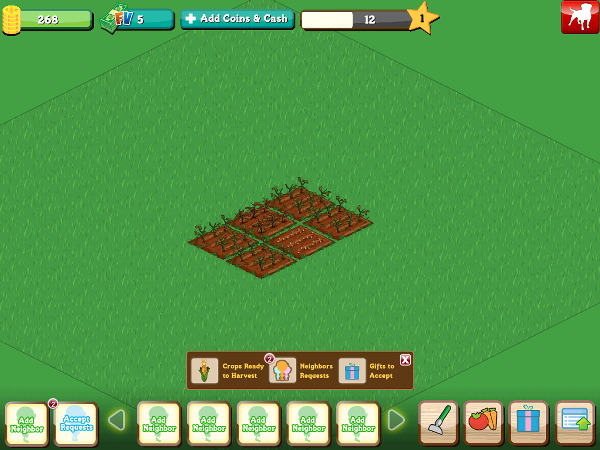Screen dimensions: 600x450
Task: Open the Zynga dog logo menu
Action: (580, 17)
